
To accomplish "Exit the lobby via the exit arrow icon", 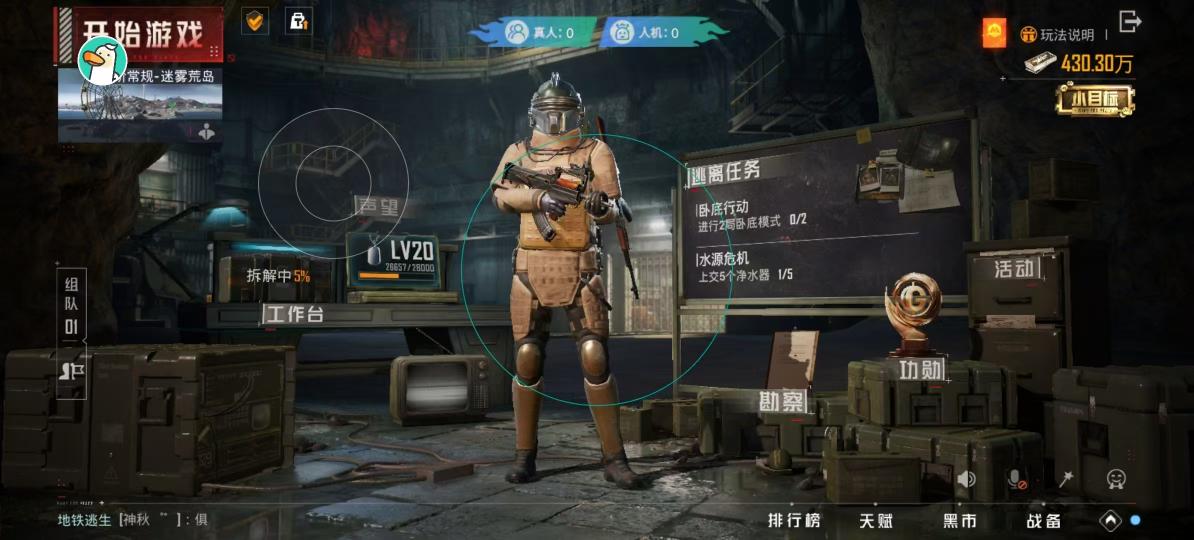I will click(1131, 21).
